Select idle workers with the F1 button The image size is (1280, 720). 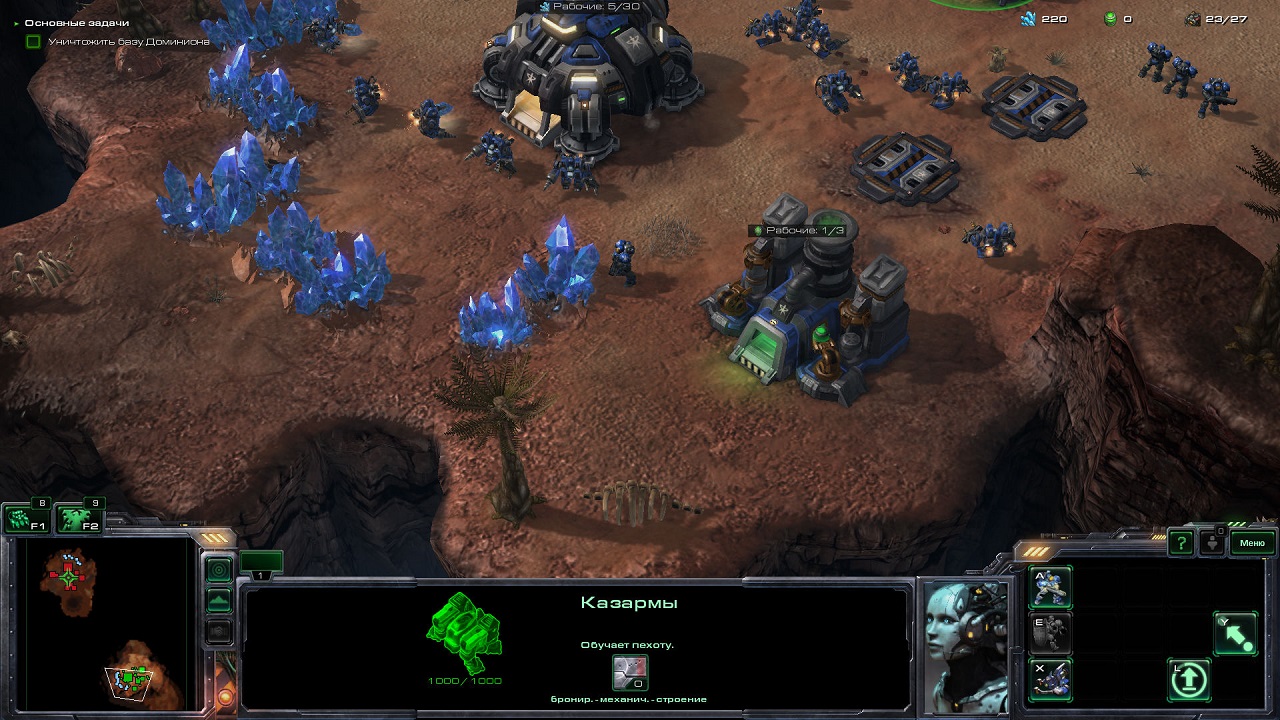point(25,519)
